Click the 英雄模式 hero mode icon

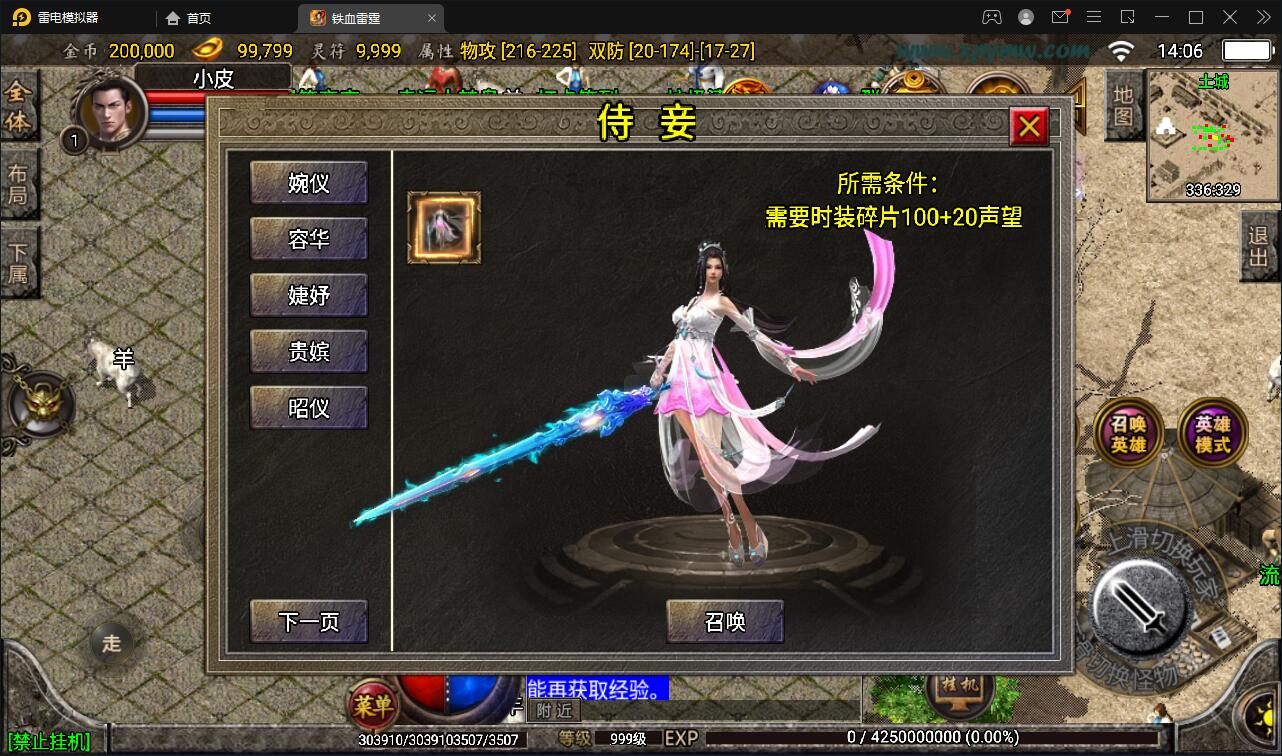1212,432
